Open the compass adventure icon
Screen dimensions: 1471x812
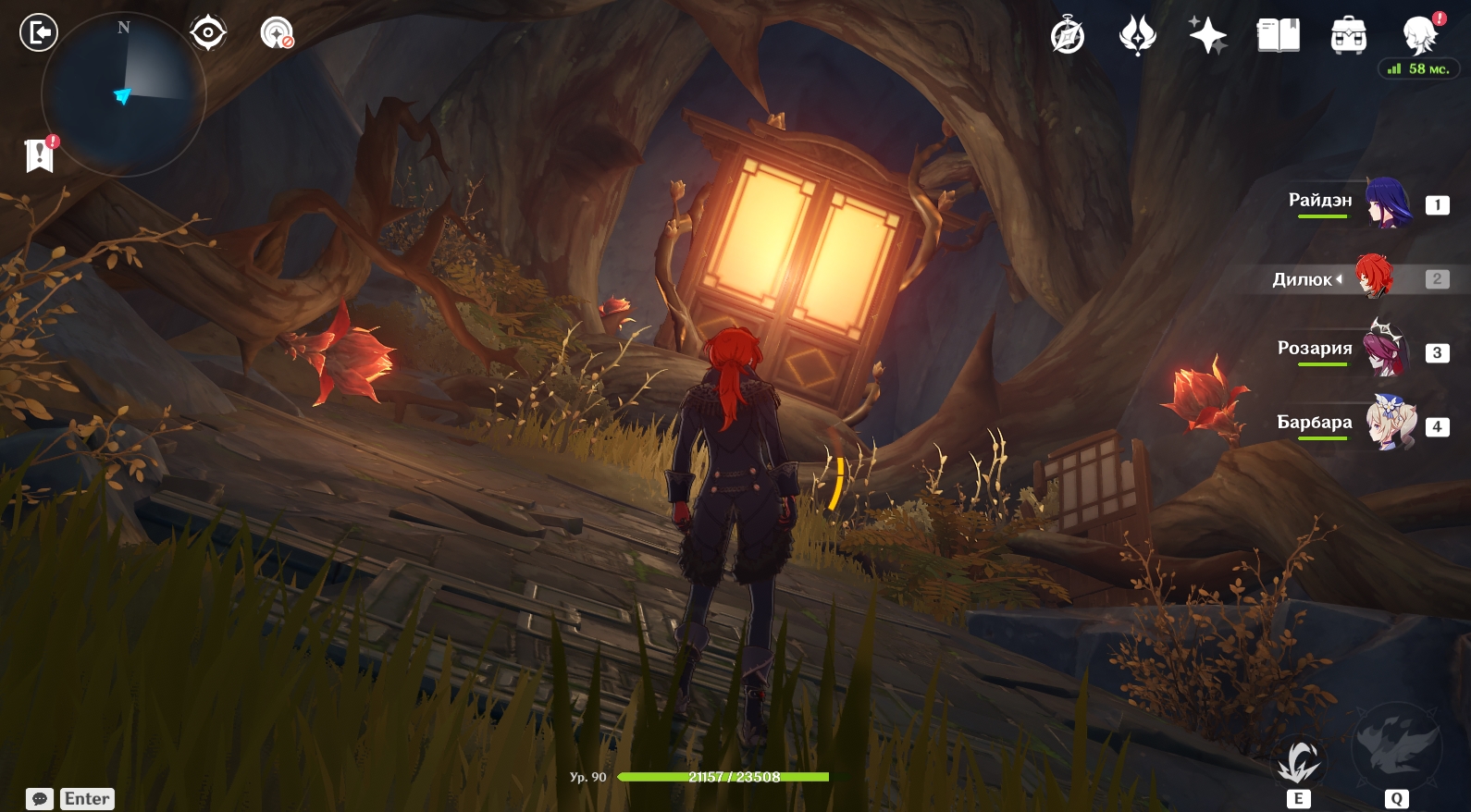tap(1068, 37)
